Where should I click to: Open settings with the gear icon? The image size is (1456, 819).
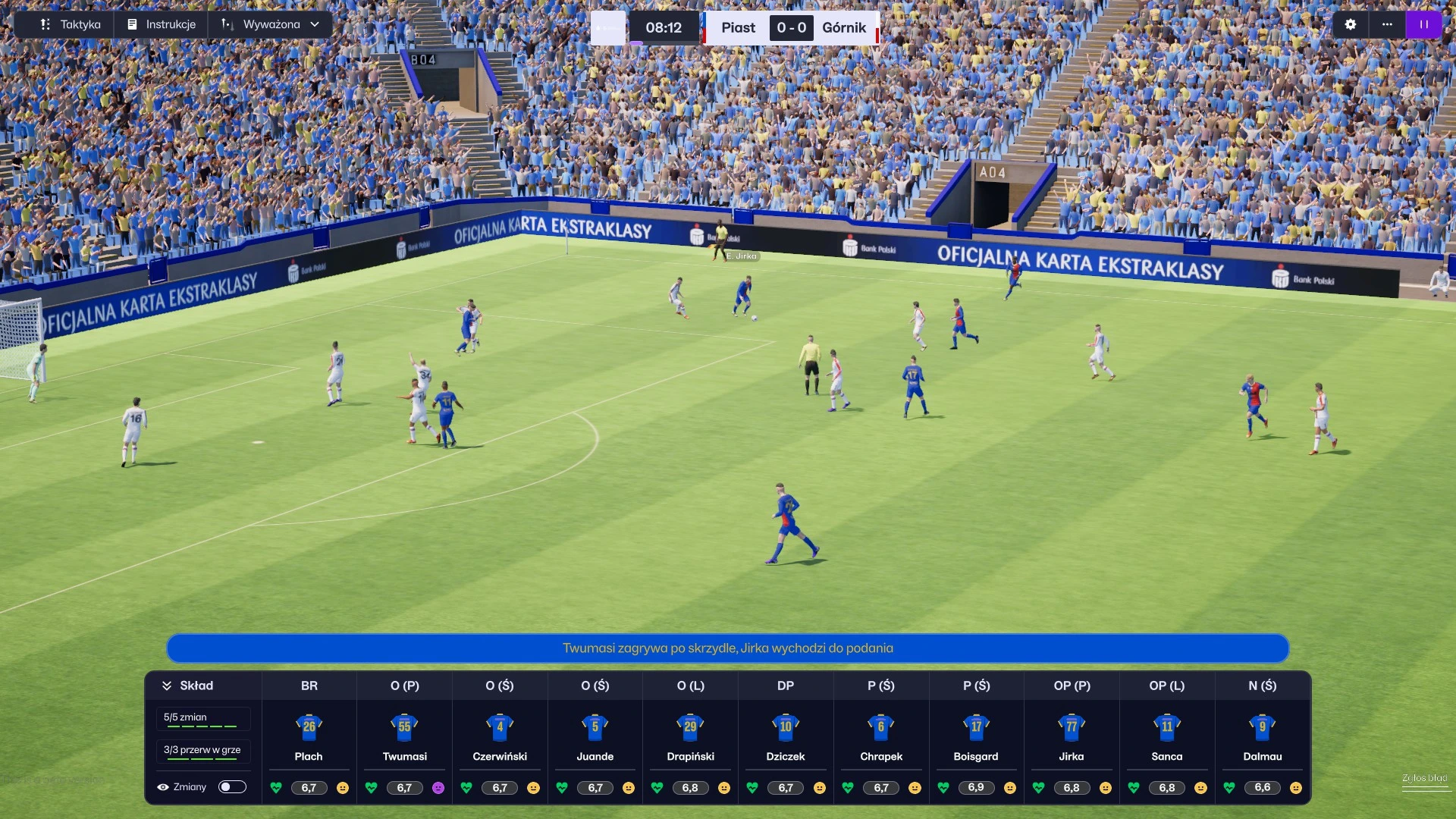coord(1350,24)
